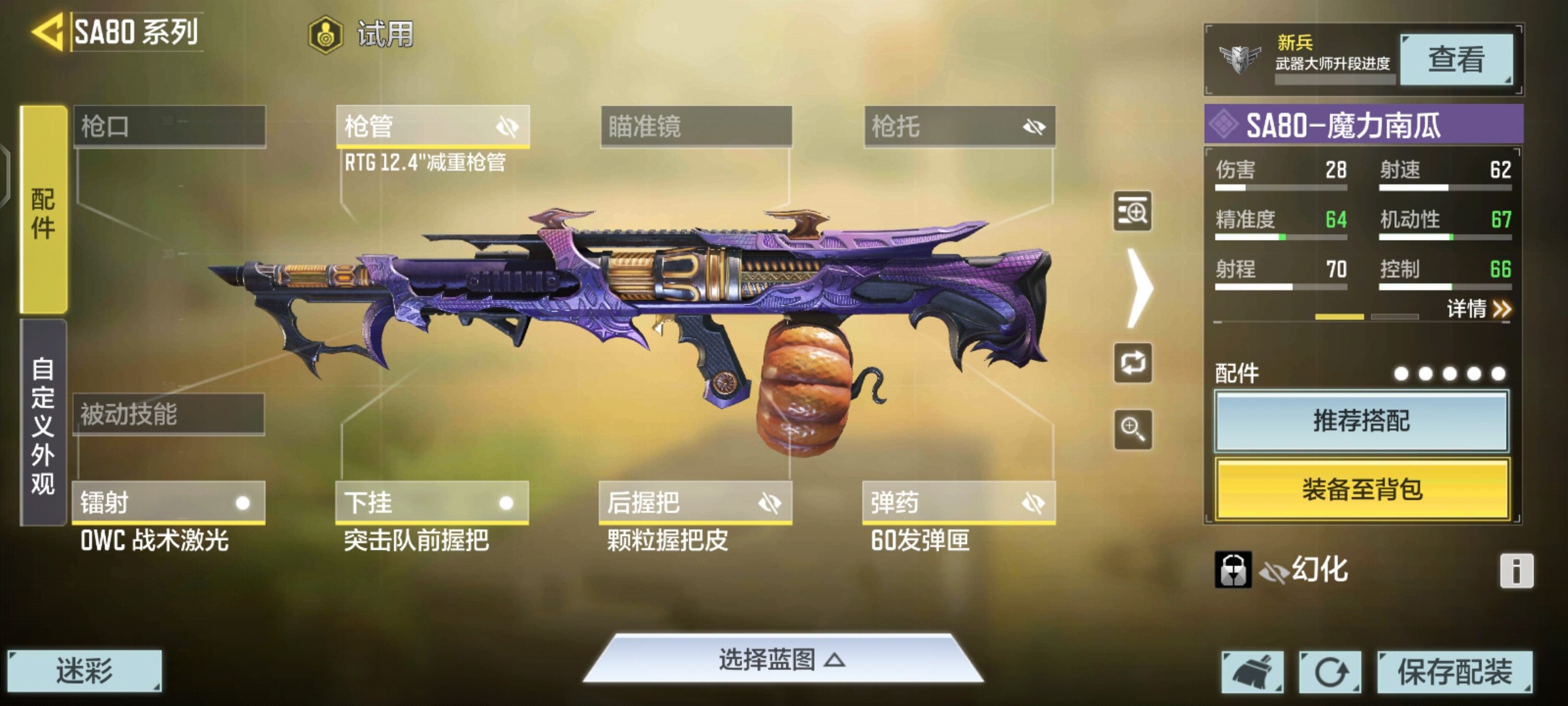Choose the 瞄准镜 optic slot
This screenshot has height=706, width=1568.
(x=696, y=126)
